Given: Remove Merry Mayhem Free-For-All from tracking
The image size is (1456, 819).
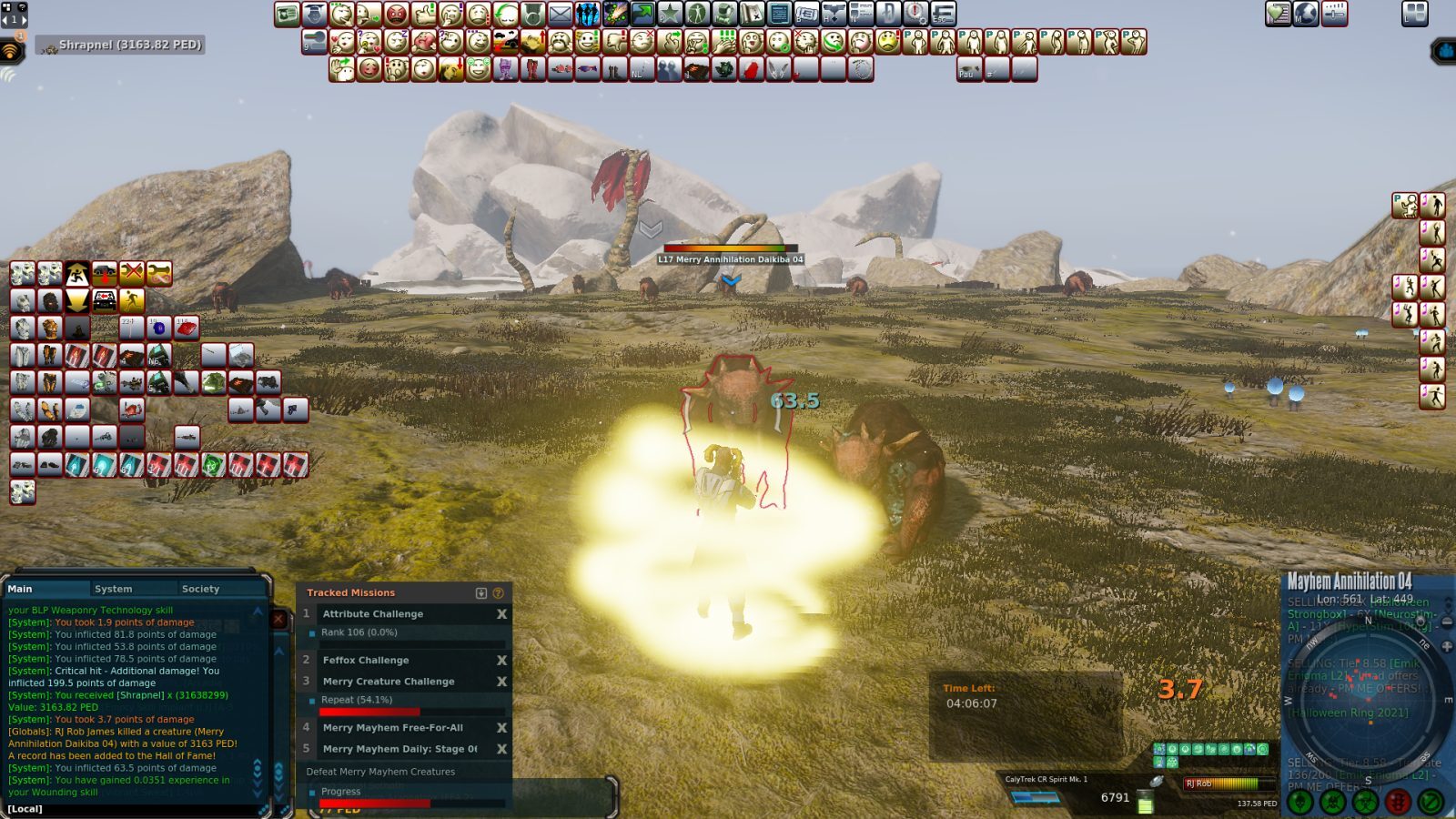Looking at the screenshot, I should click(x=501, y=728).
